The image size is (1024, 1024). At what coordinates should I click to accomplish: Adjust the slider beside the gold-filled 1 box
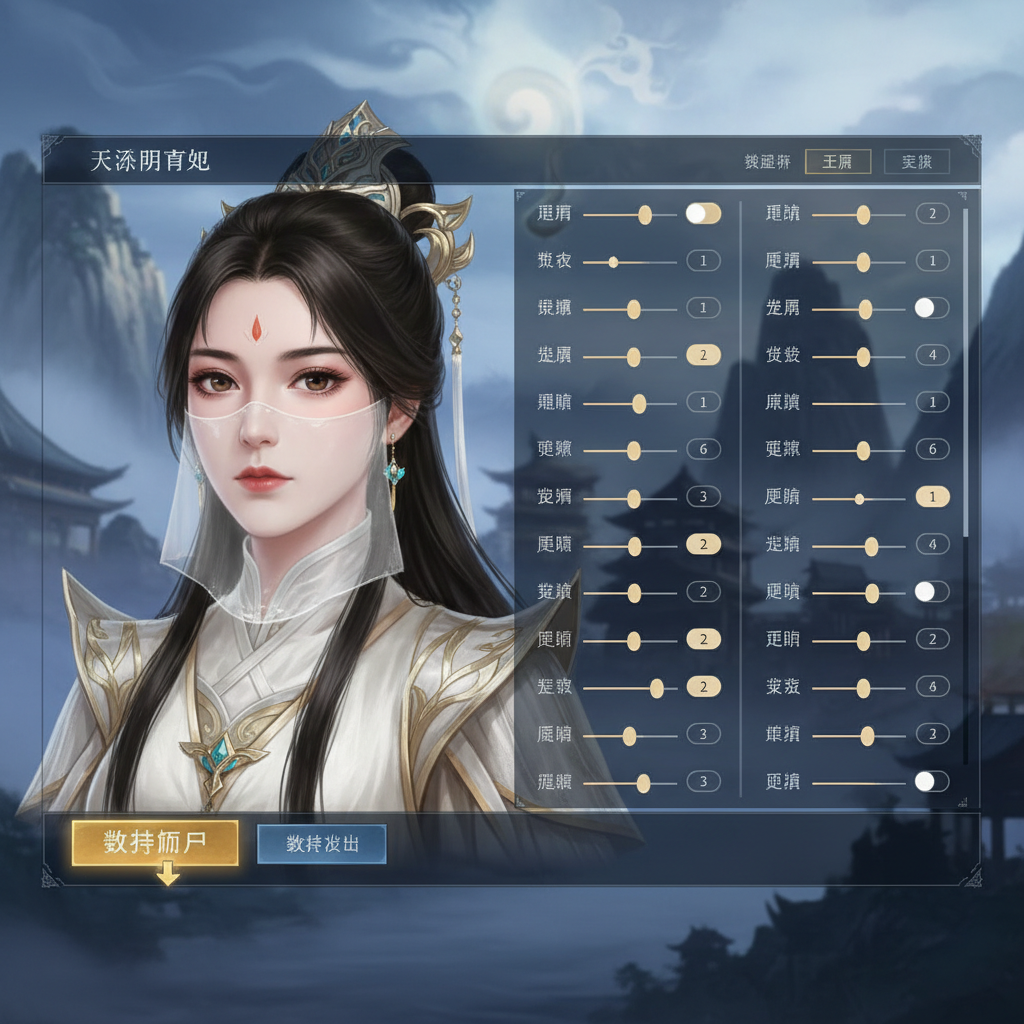(859, 498)
